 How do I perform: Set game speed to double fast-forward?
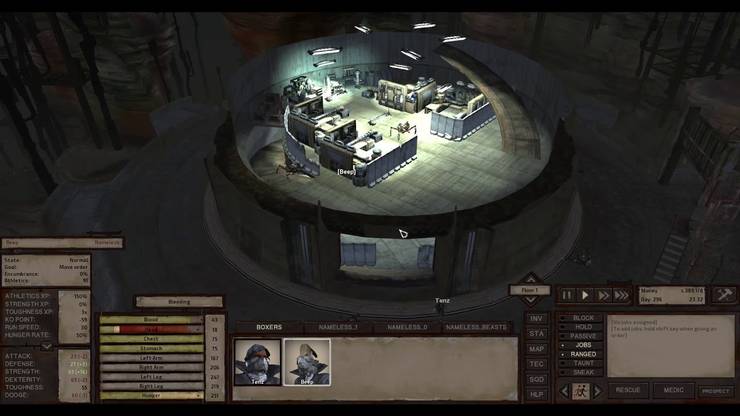coord(603,295)
